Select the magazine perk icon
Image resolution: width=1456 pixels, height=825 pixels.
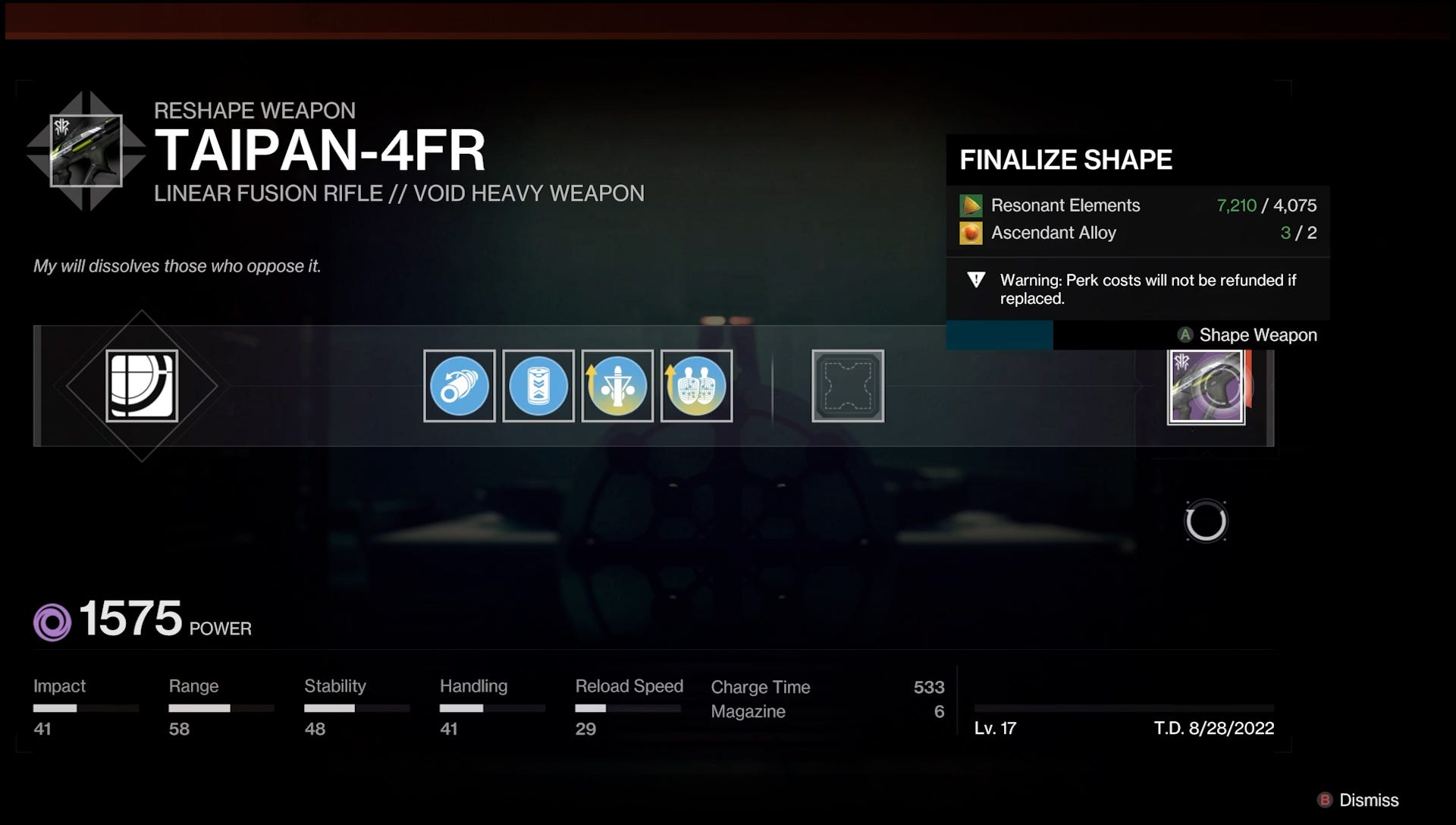538,386
